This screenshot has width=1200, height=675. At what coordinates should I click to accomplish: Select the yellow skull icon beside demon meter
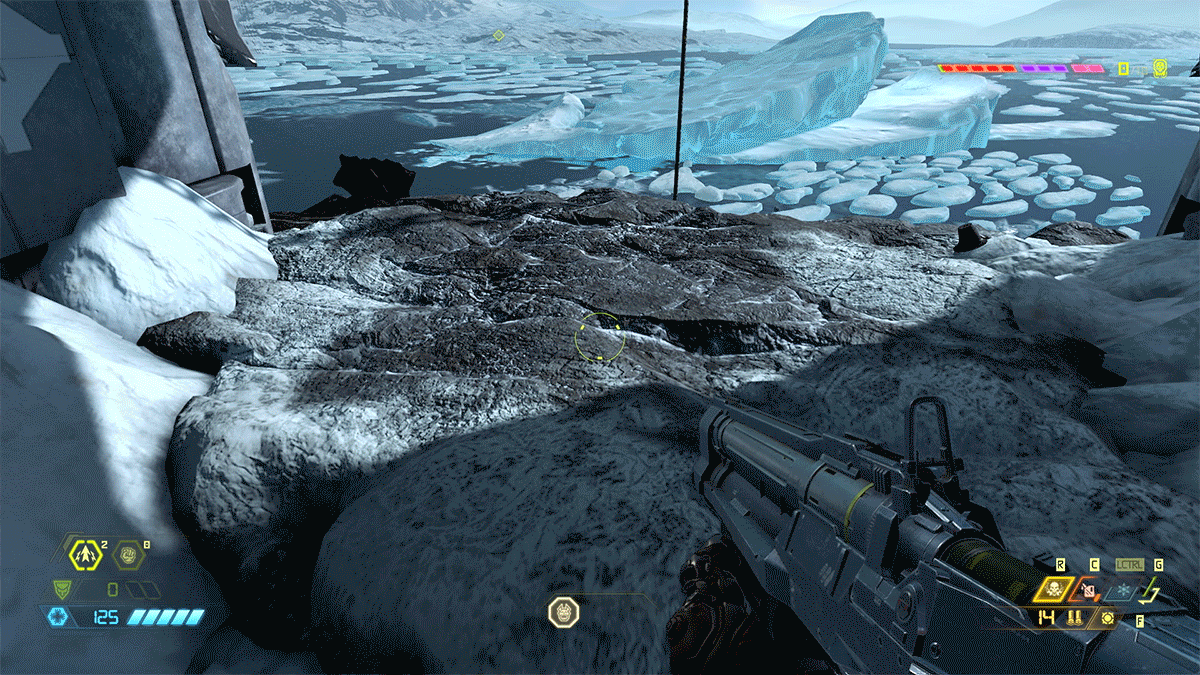tap(1160, 68)
